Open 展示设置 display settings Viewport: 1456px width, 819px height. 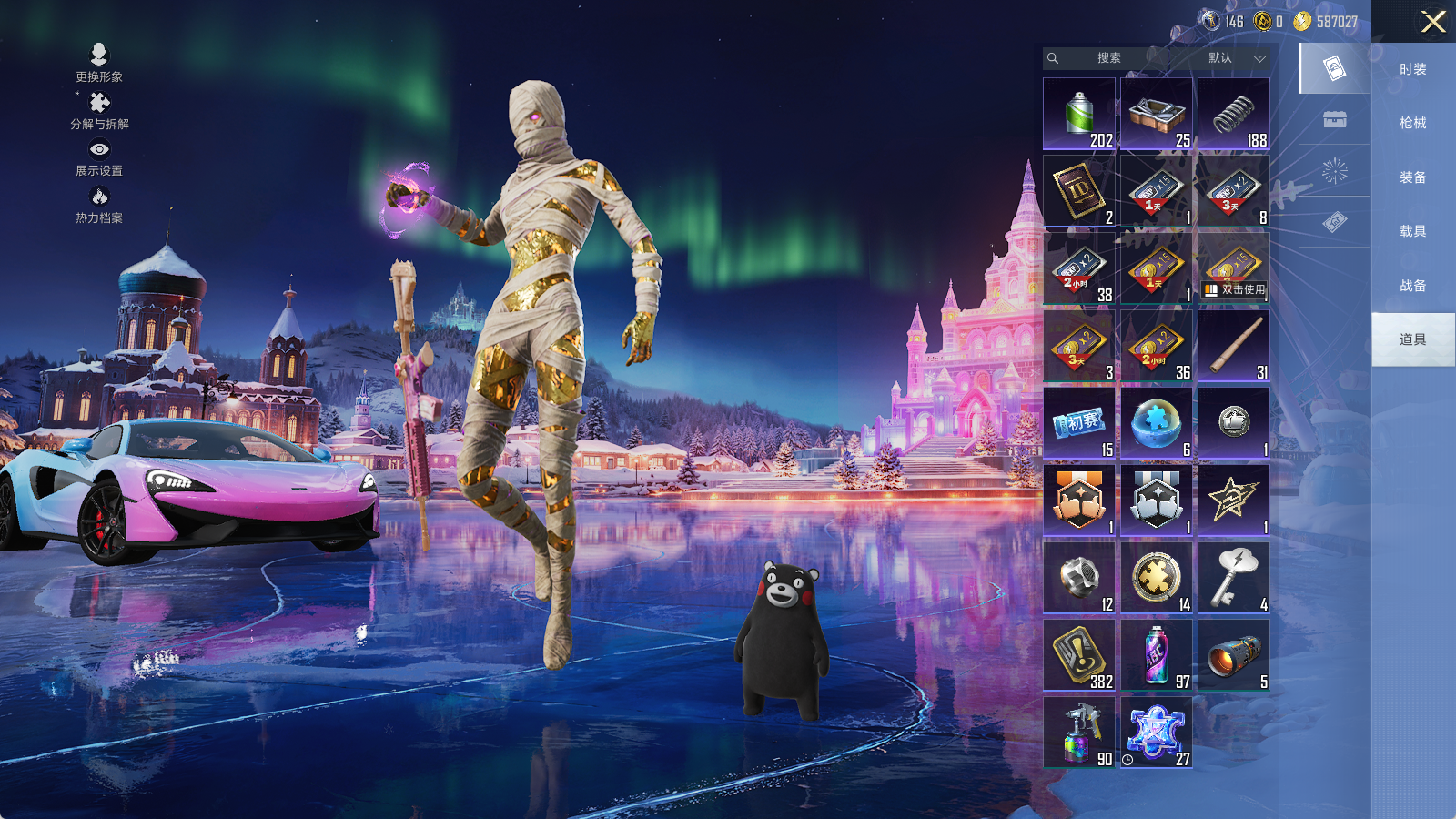[x=99, y=157]
